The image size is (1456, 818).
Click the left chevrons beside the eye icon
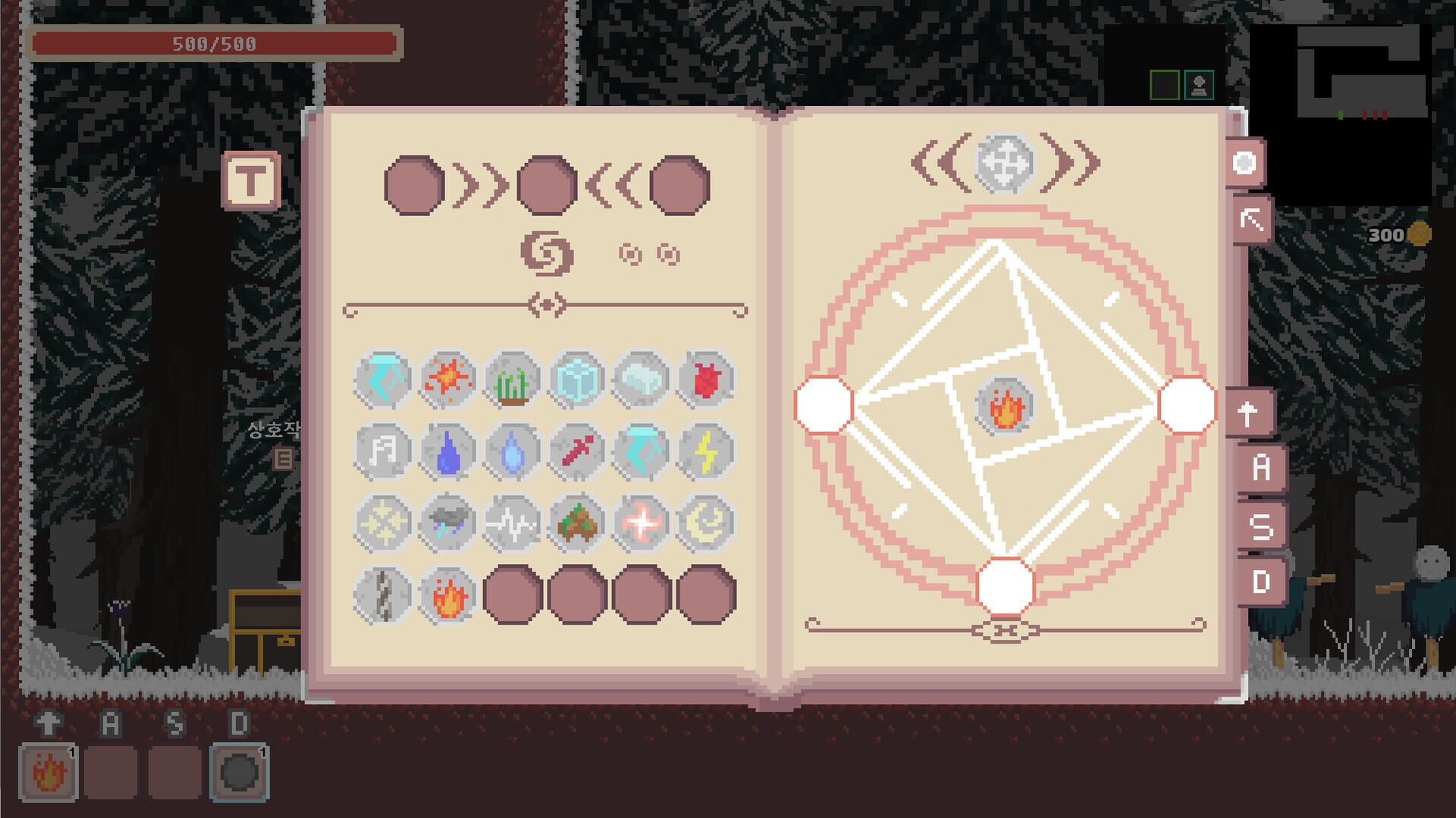pos(937,161)
